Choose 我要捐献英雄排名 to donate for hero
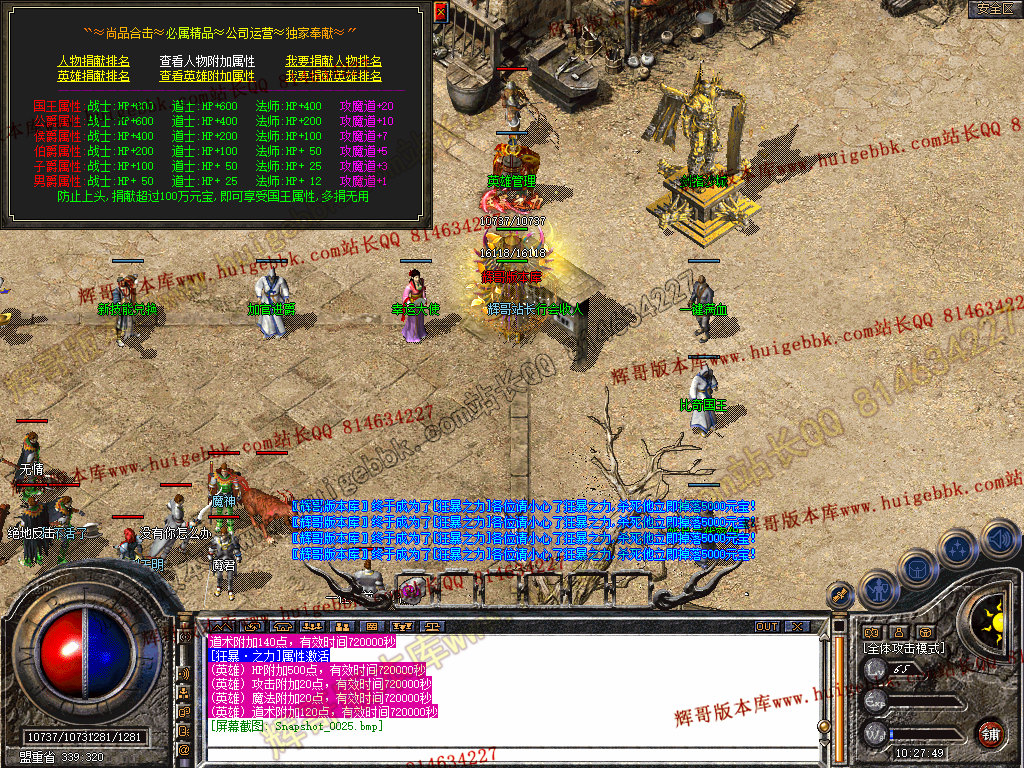The width and height of the screenshot is (1024, 768). click(333, 76)
